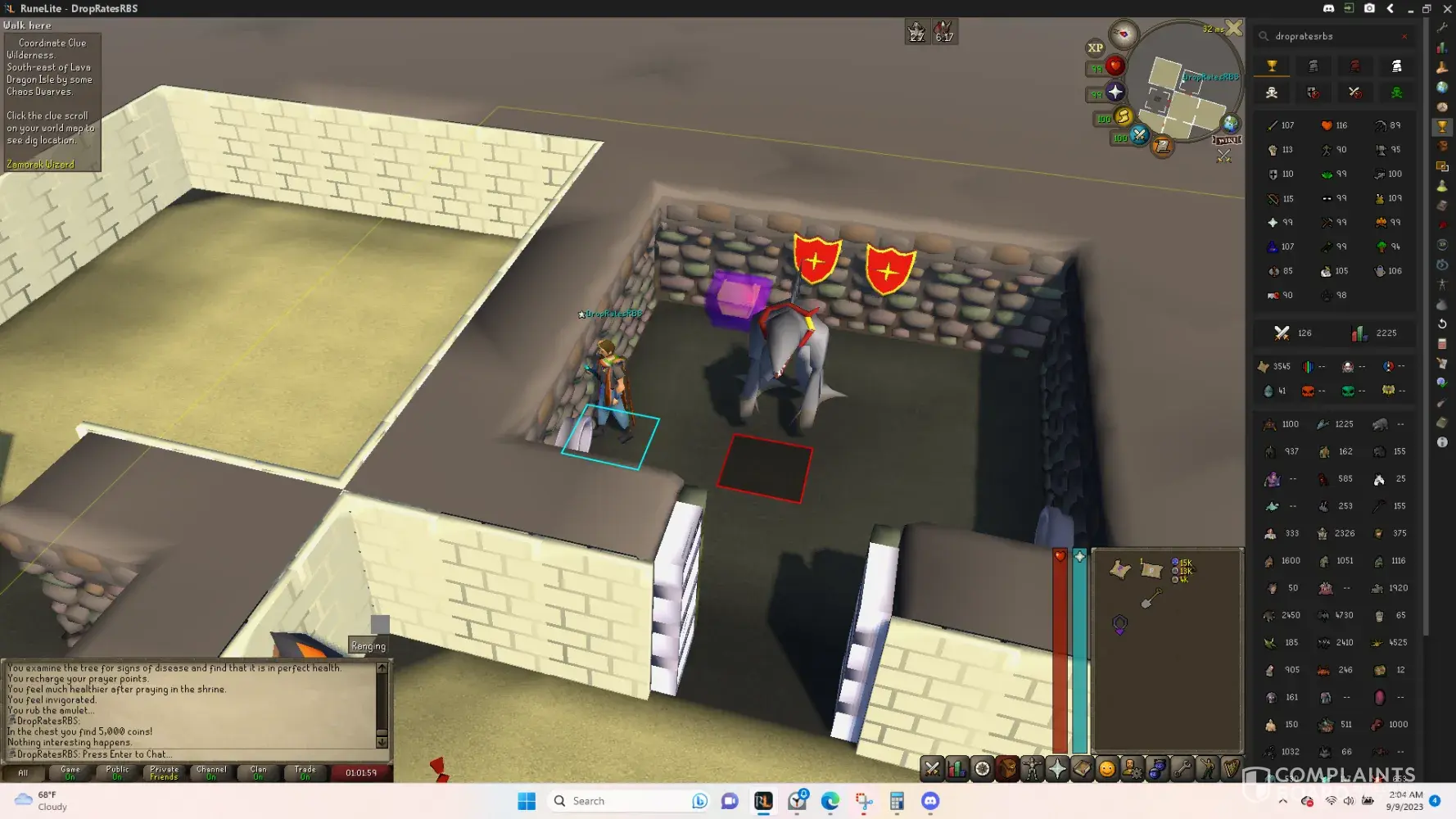Switch to the Skills tab
The height and width of the screenshot is (819, 1456).
pos(956,768)
